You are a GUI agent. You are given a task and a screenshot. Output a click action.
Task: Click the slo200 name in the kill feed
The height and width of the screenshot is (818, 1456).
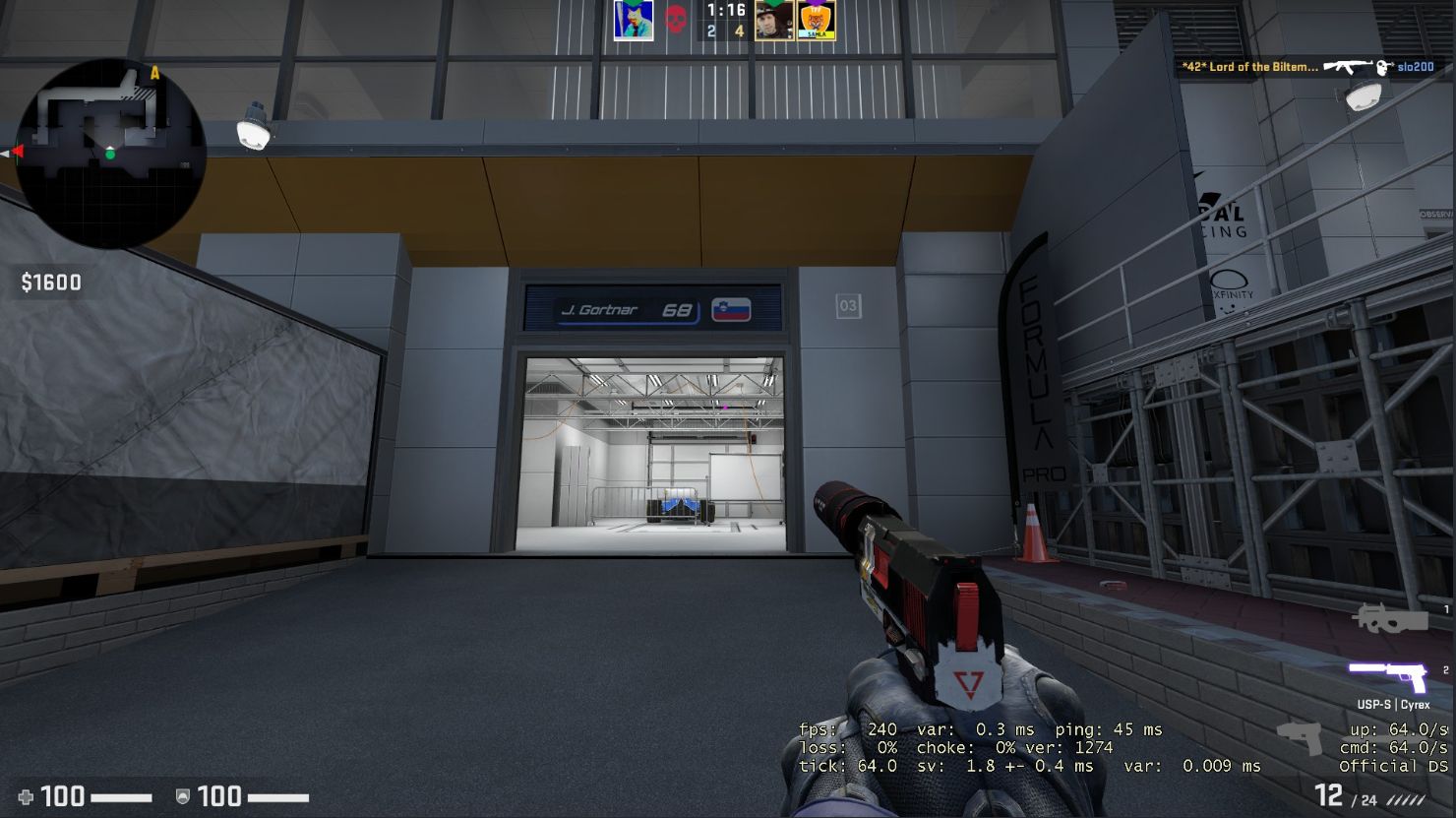pyautogui.click(x=1416, y=68)
